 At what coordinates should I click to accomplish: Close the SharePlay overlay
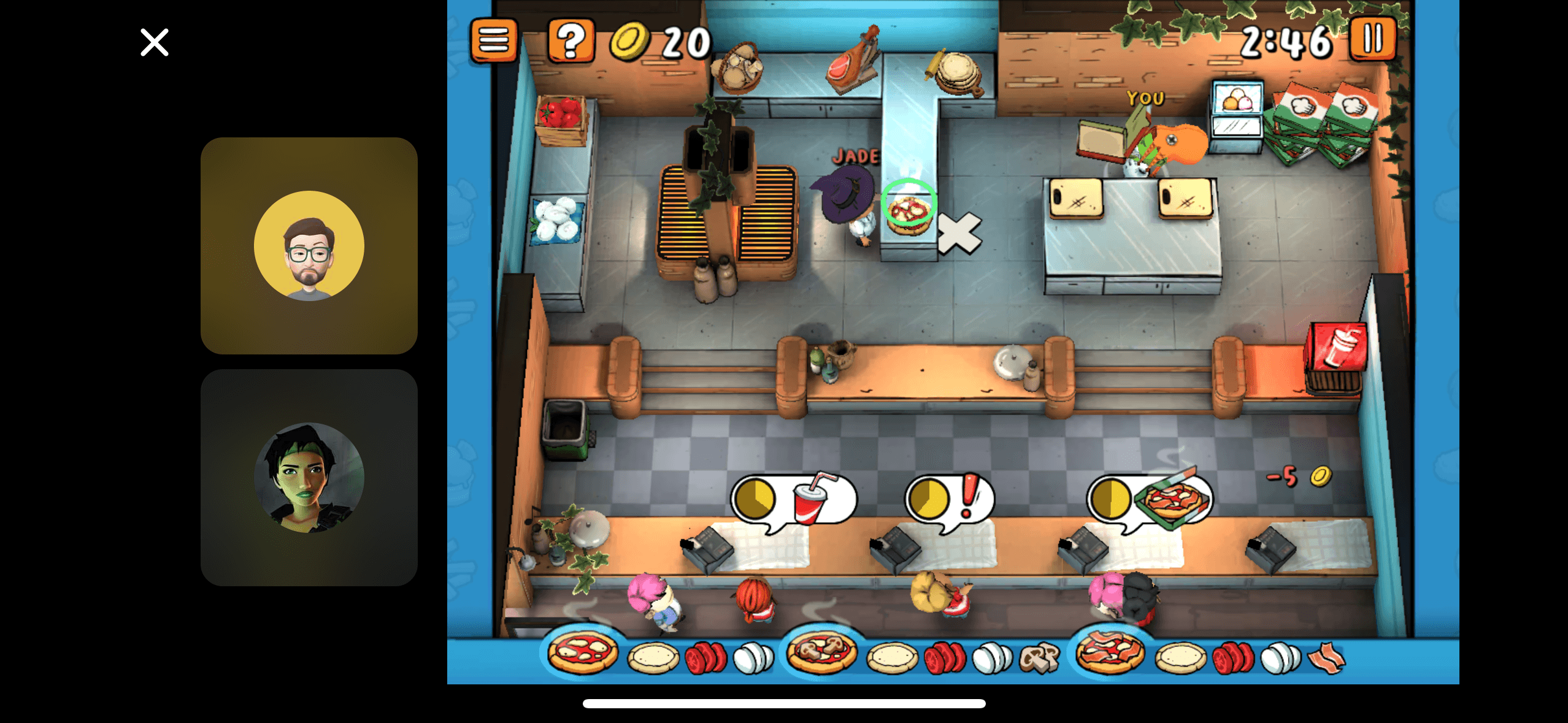[153, 42]
